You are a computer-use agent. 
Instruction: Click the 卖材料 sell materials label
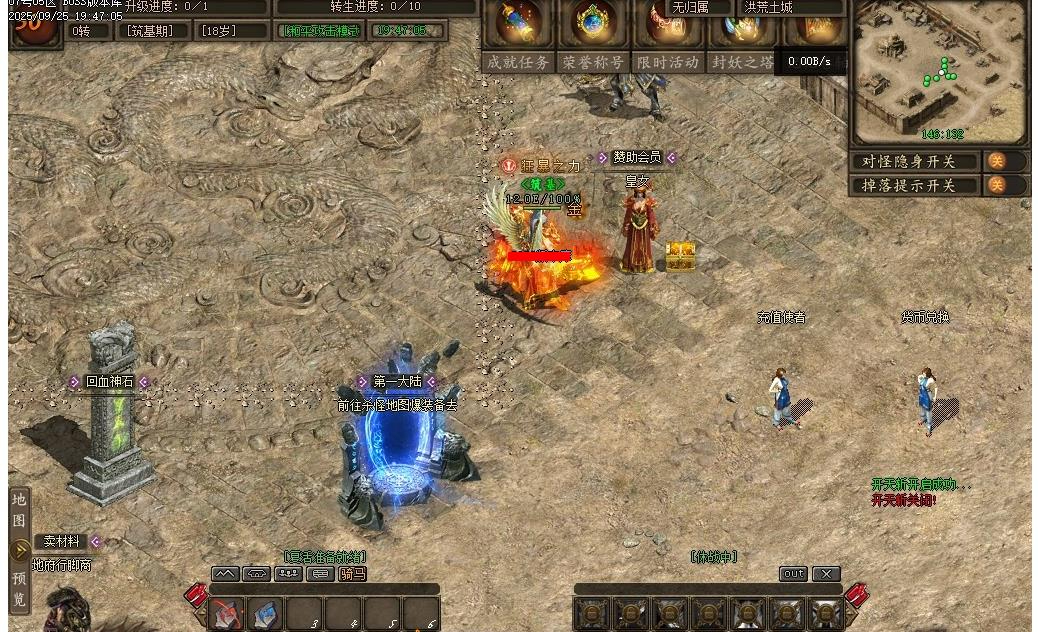pos(62,541)
